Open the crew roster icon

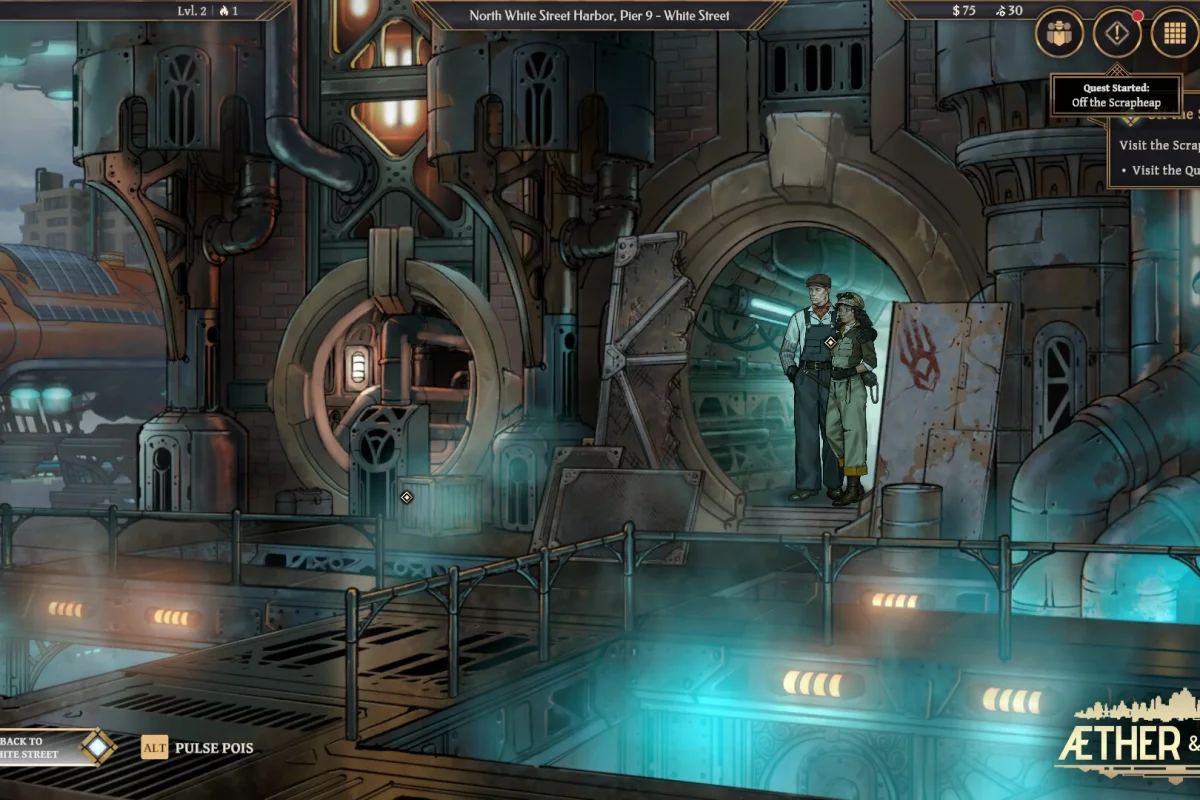point(1059,33)
